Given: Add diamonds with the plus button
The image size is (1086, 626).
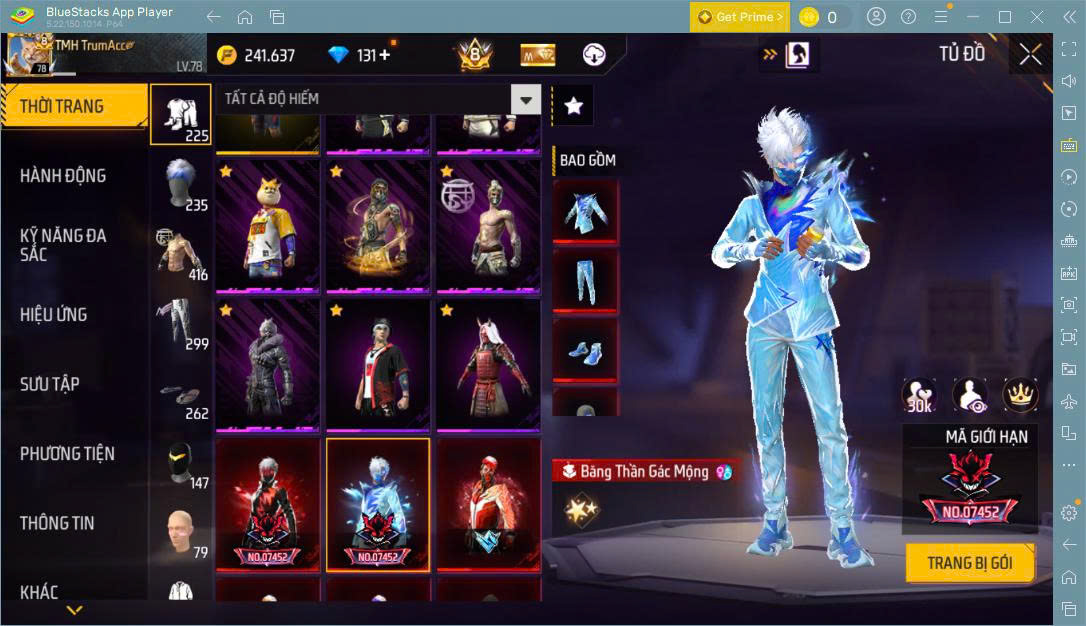Looking at the screenshot, I should tap(385, 55).
